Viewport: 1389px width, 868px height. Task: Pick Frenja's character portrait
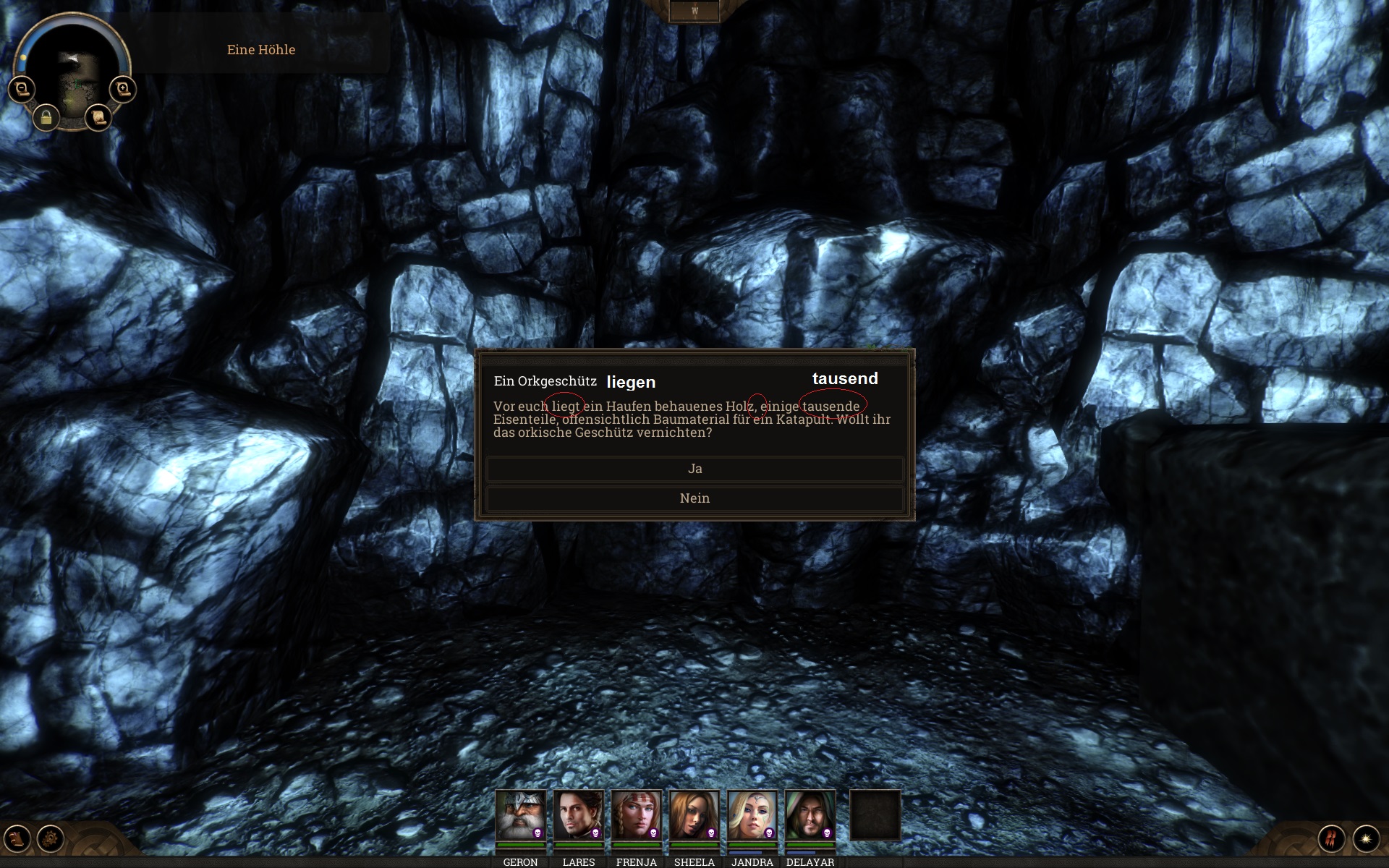pyautogui.click(x=636, y=815)
